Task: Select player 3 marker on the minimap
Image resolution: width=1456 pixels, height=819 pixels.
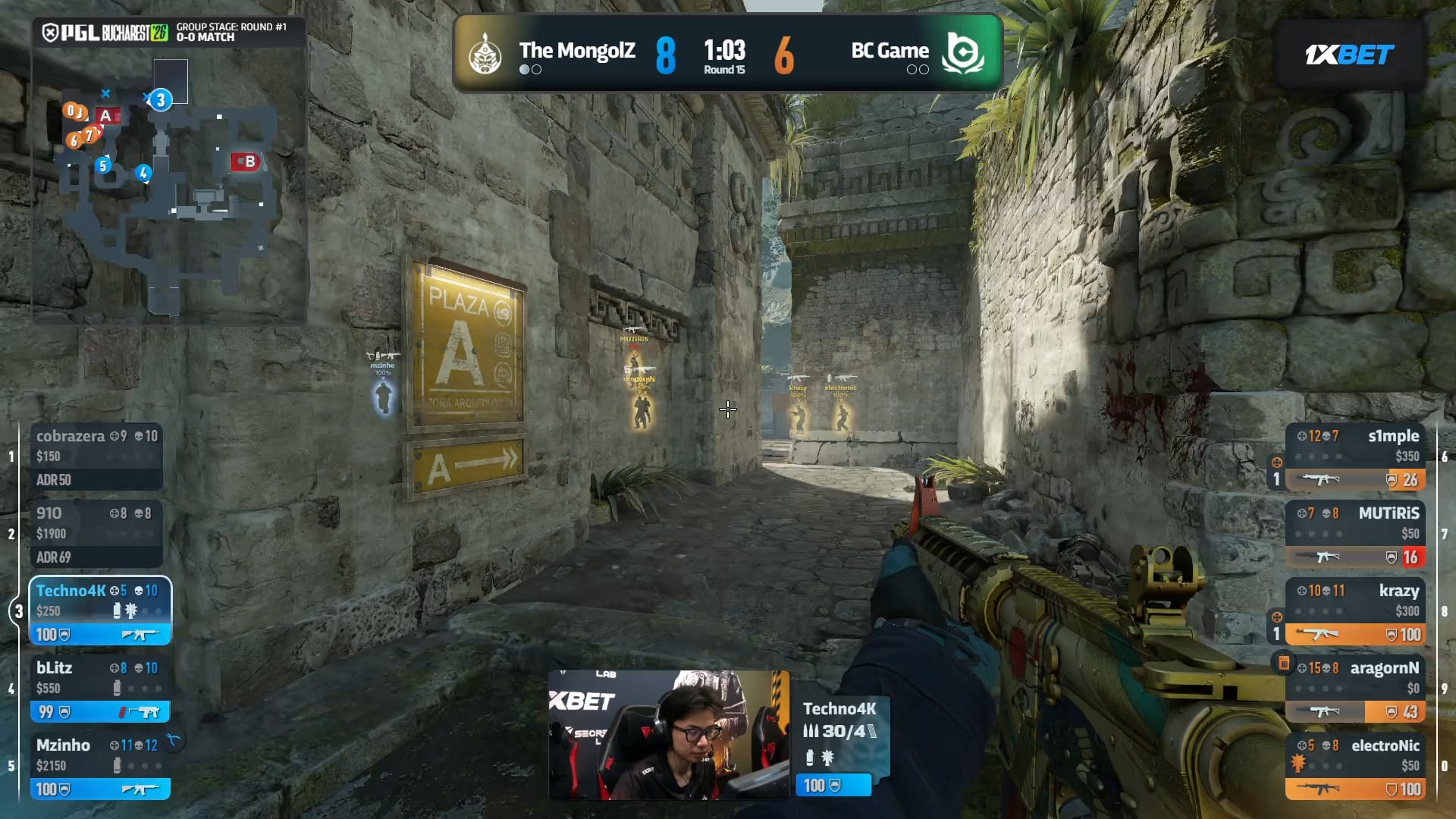Action: [x=160, y=100]
